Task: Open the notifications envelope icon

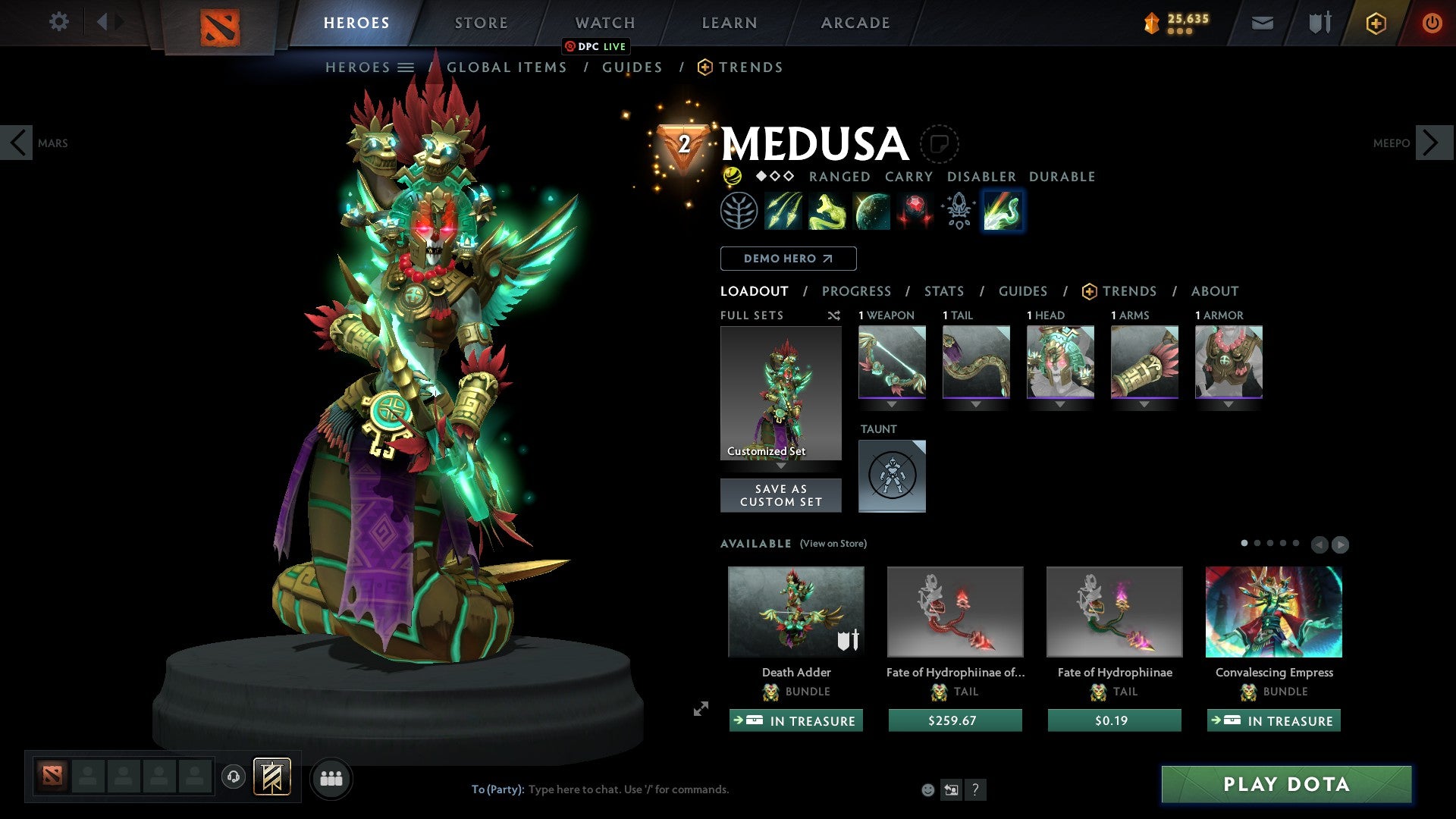Action: point(1261,23)
